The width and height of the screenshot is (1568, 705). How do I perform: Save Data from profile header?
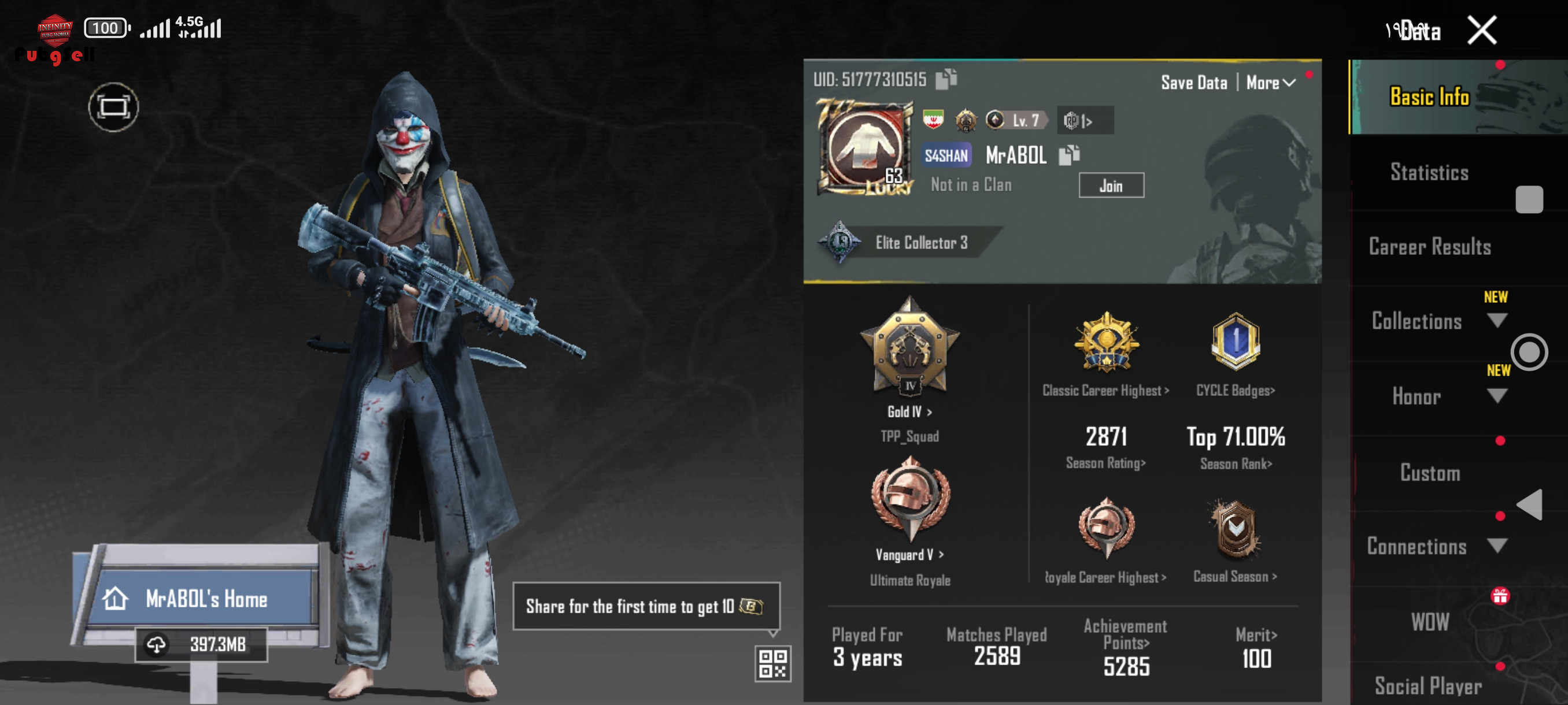(x=1194, y=83)
